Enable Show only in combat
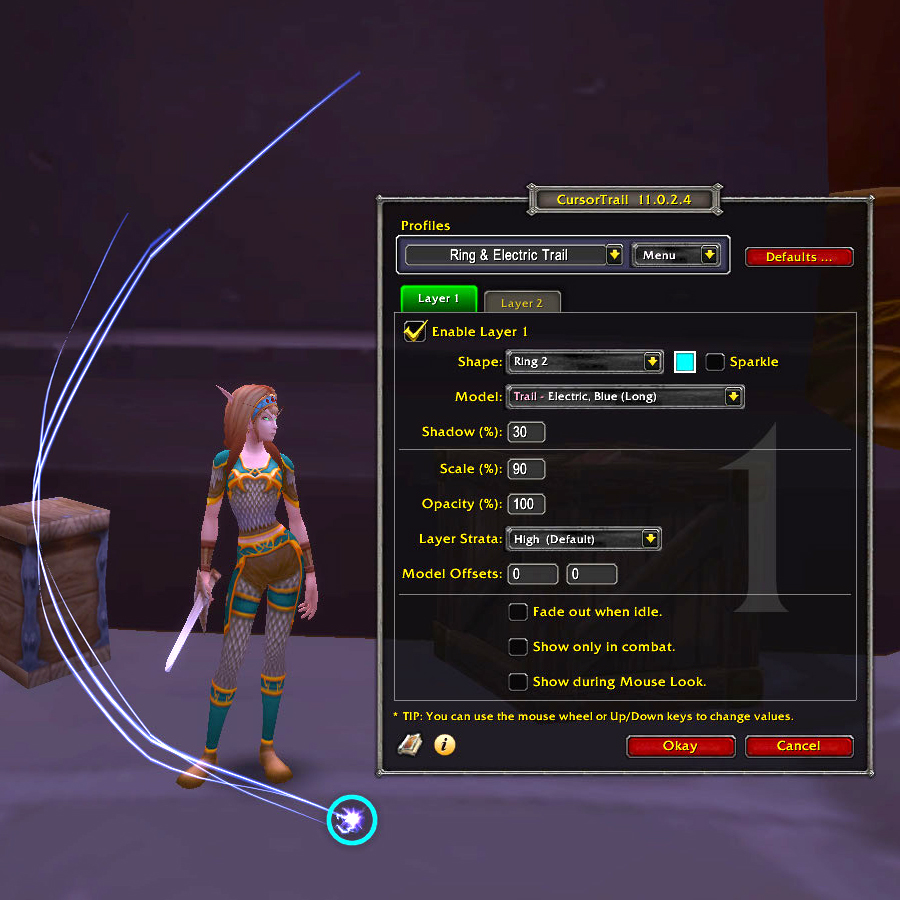900x900 pixels. [518, 647]
